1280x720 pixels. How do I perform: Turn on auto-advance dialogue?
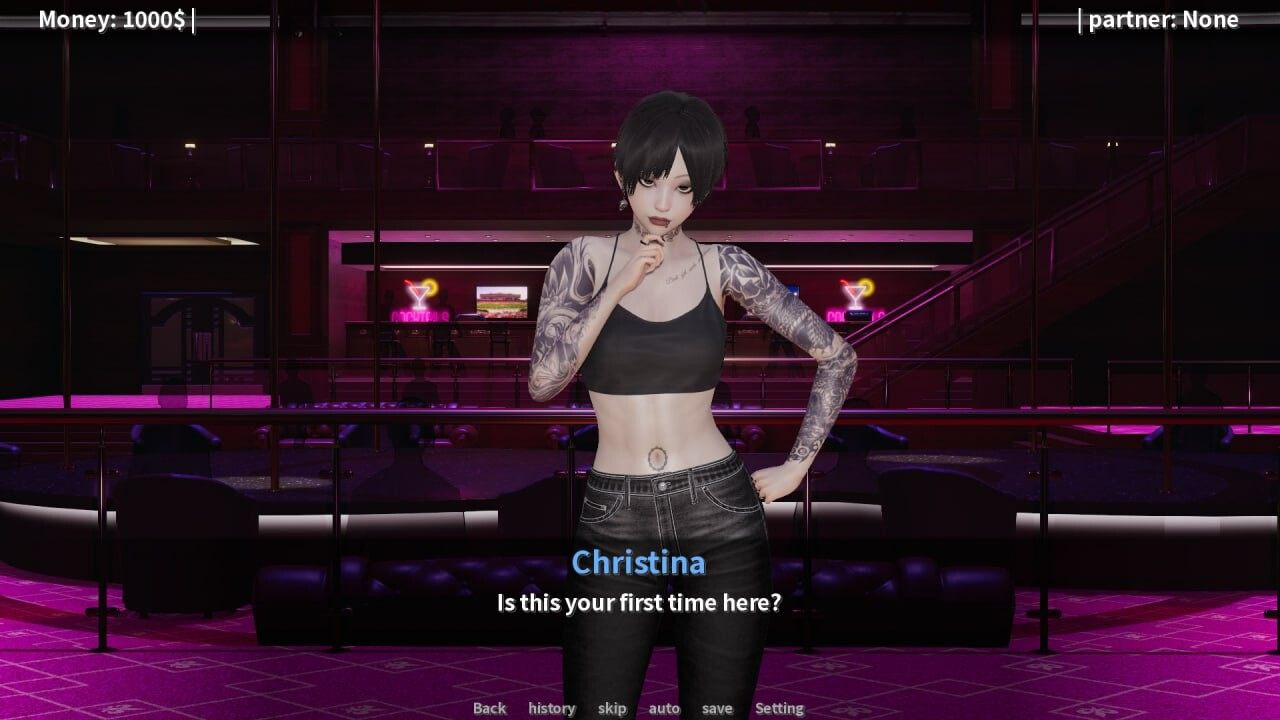click(x=664, y=708)
